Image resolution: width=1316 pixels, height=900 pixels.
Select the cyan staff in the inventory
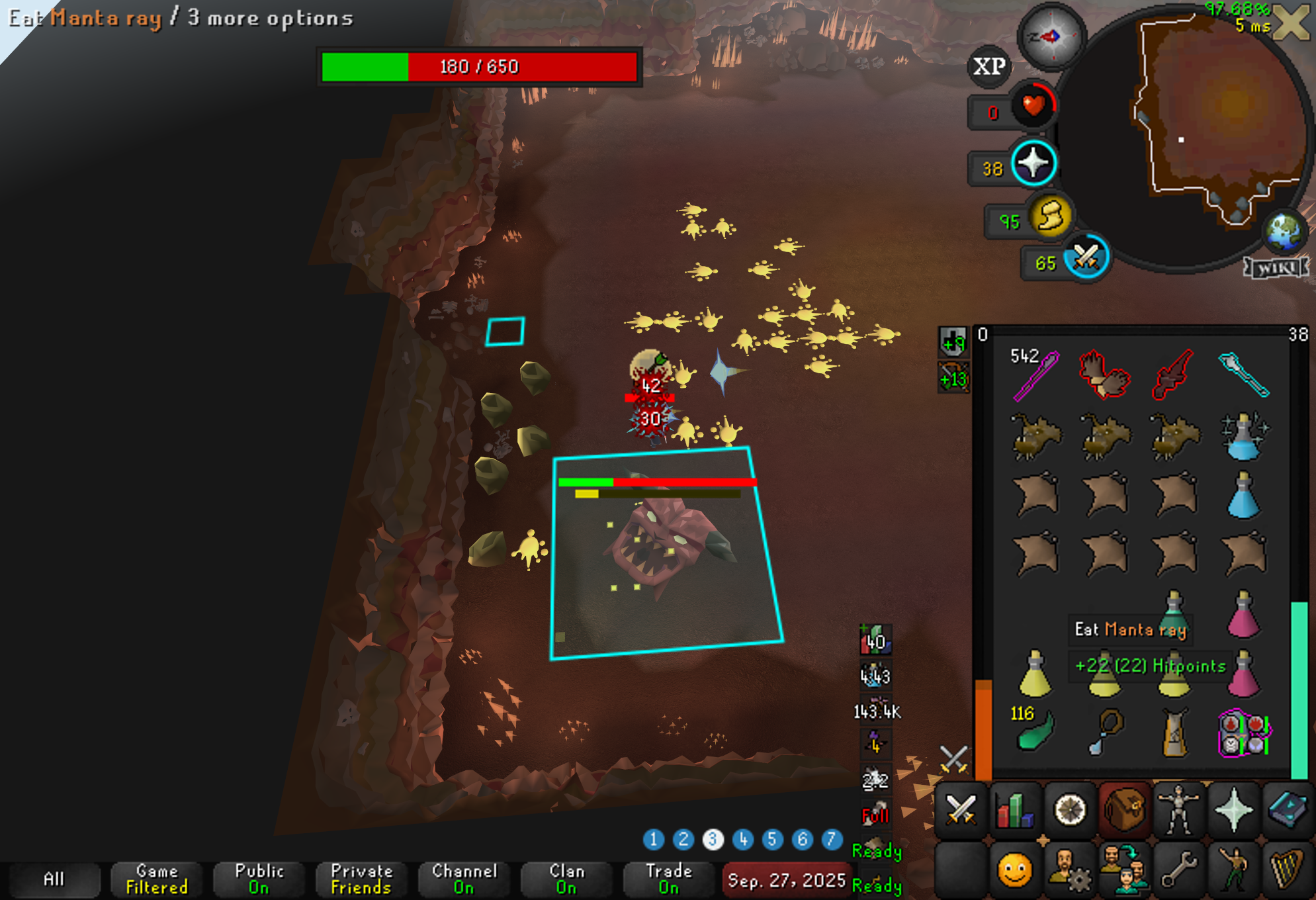1244,375
